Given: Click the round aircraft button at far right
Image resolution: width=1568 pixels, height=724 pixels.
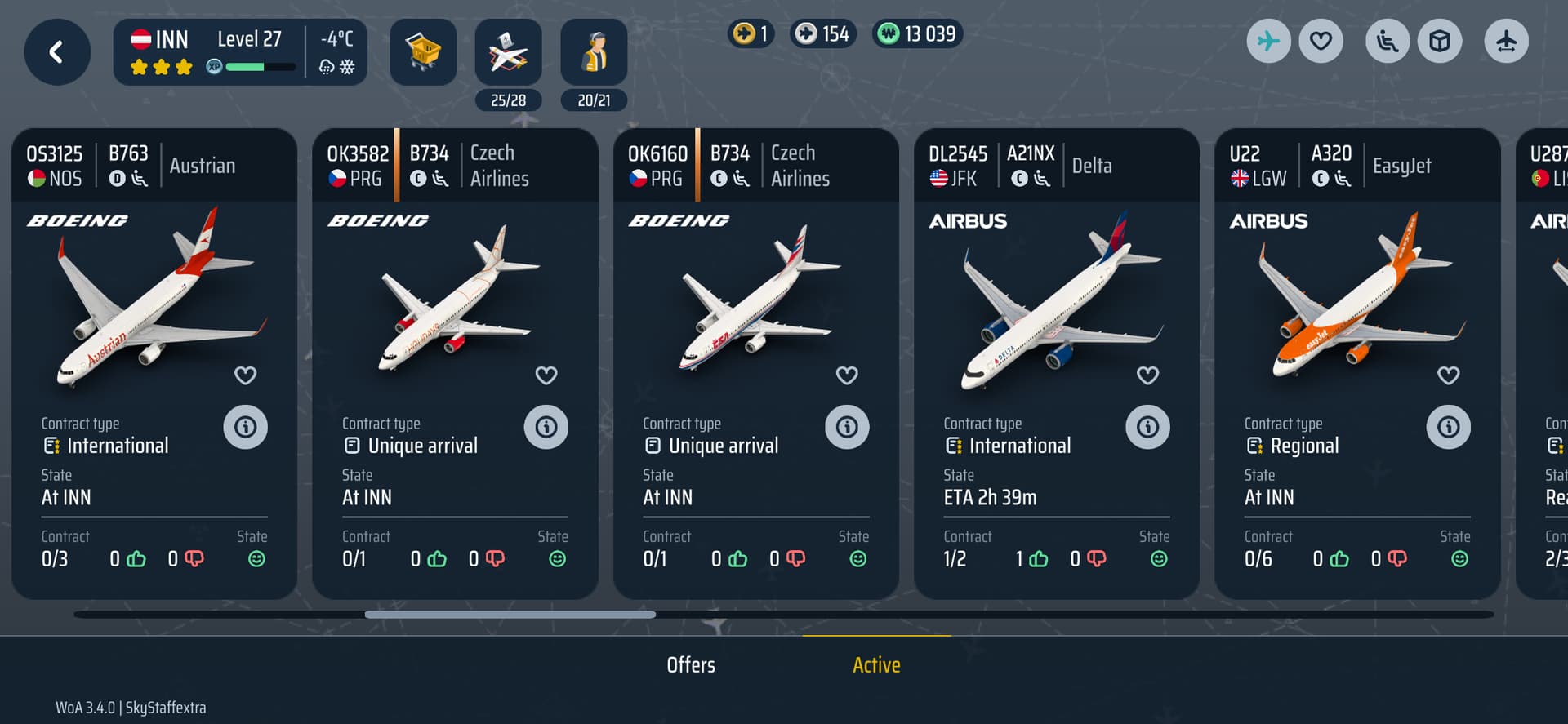Looking at the screenshot, I should [1506, 41].
